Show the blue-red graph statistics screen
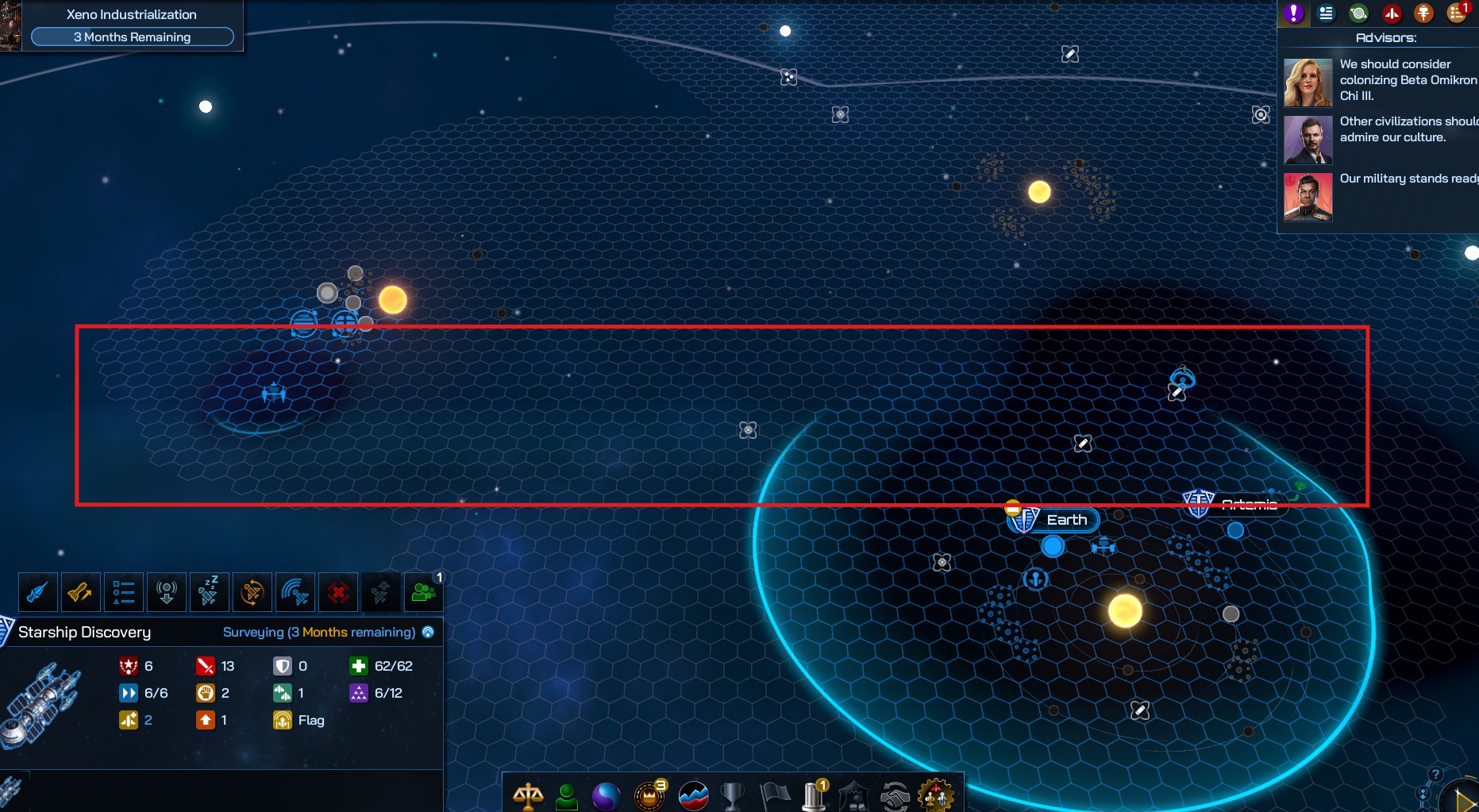Image resolution: width=1479 pixels, height=812 pixels. (x=693, y=795)
